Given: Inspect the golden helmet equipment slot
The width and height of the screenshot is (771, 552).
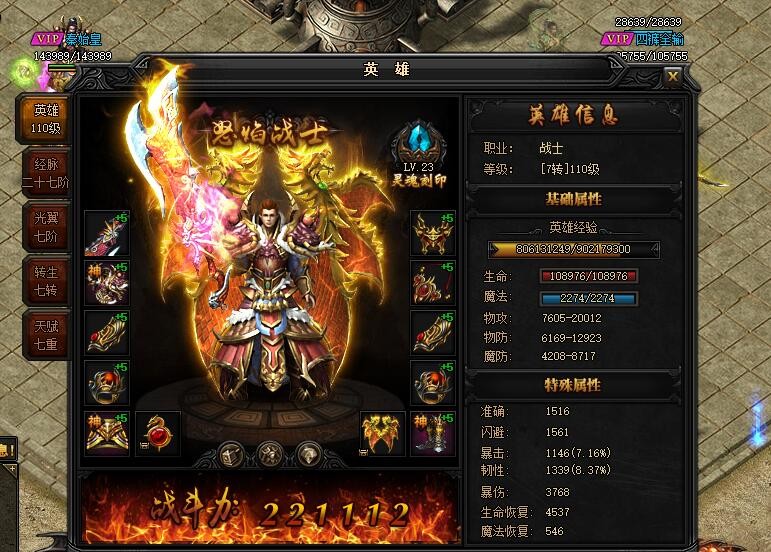Looking at the screenshot, I should tap(433, 234).
